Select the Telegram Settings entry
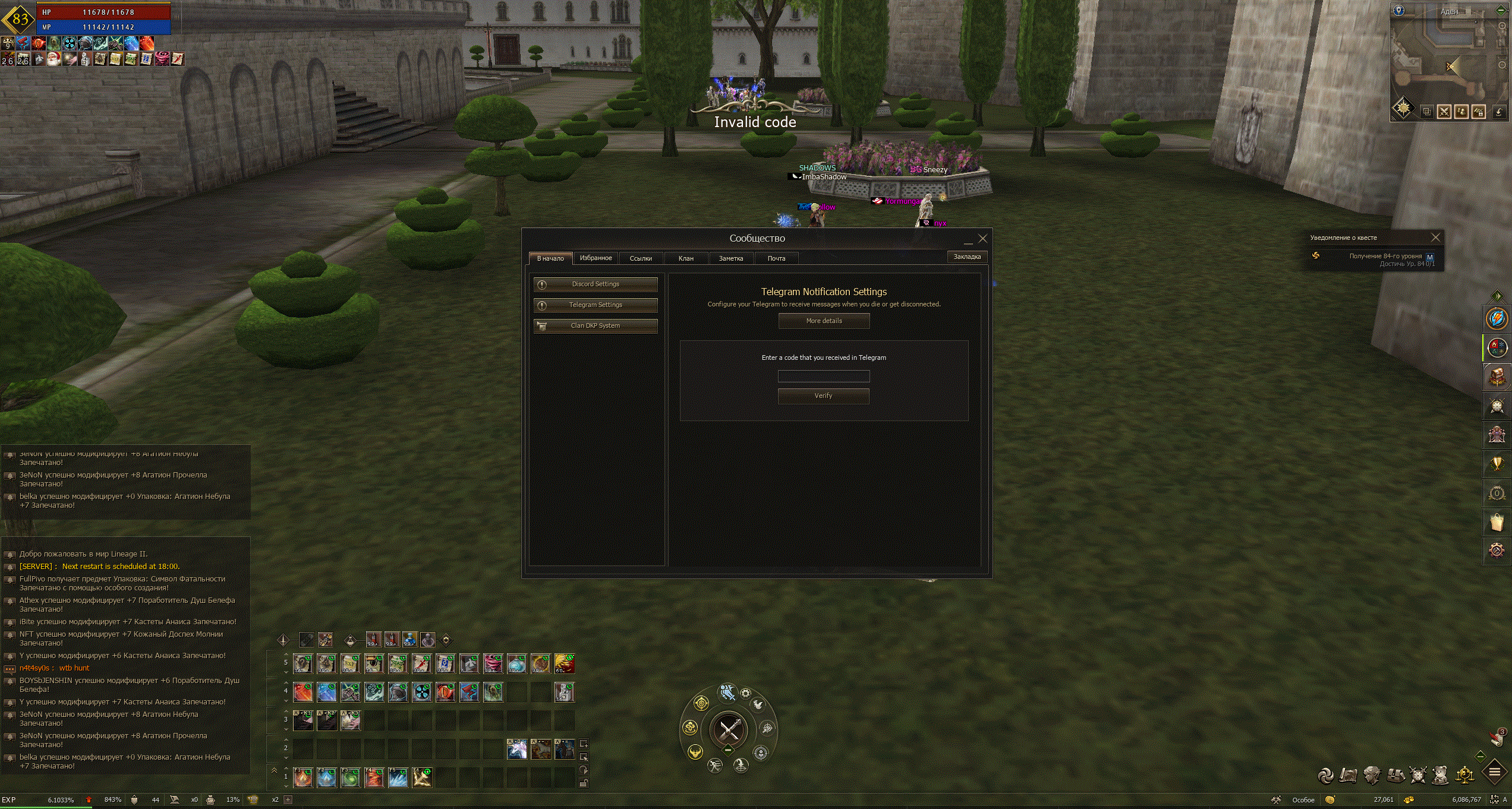This screenshot has width=1512, height=809. click(x=596, y=305)
